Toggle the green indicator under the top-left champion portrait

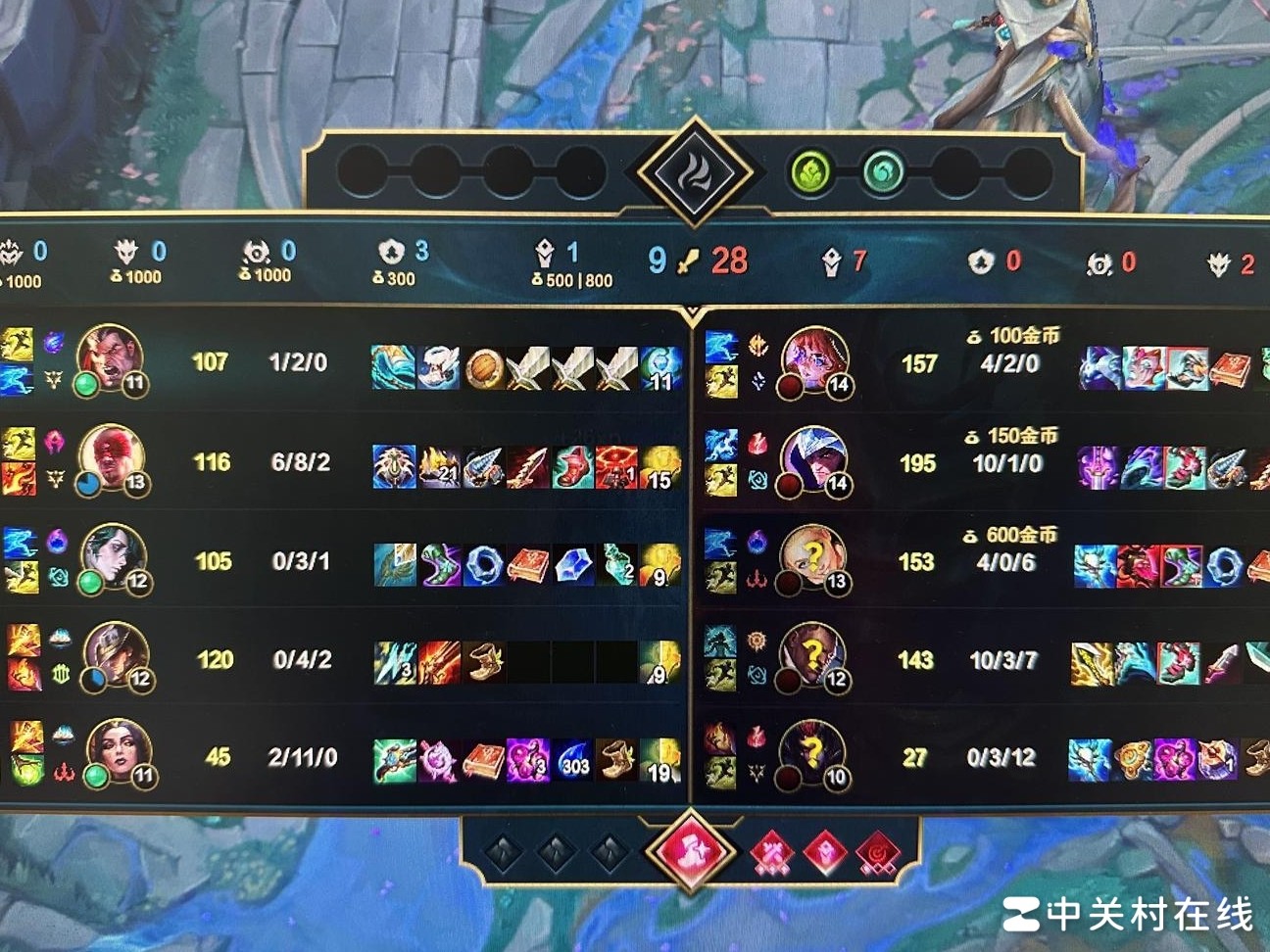[x=88, y=385]
